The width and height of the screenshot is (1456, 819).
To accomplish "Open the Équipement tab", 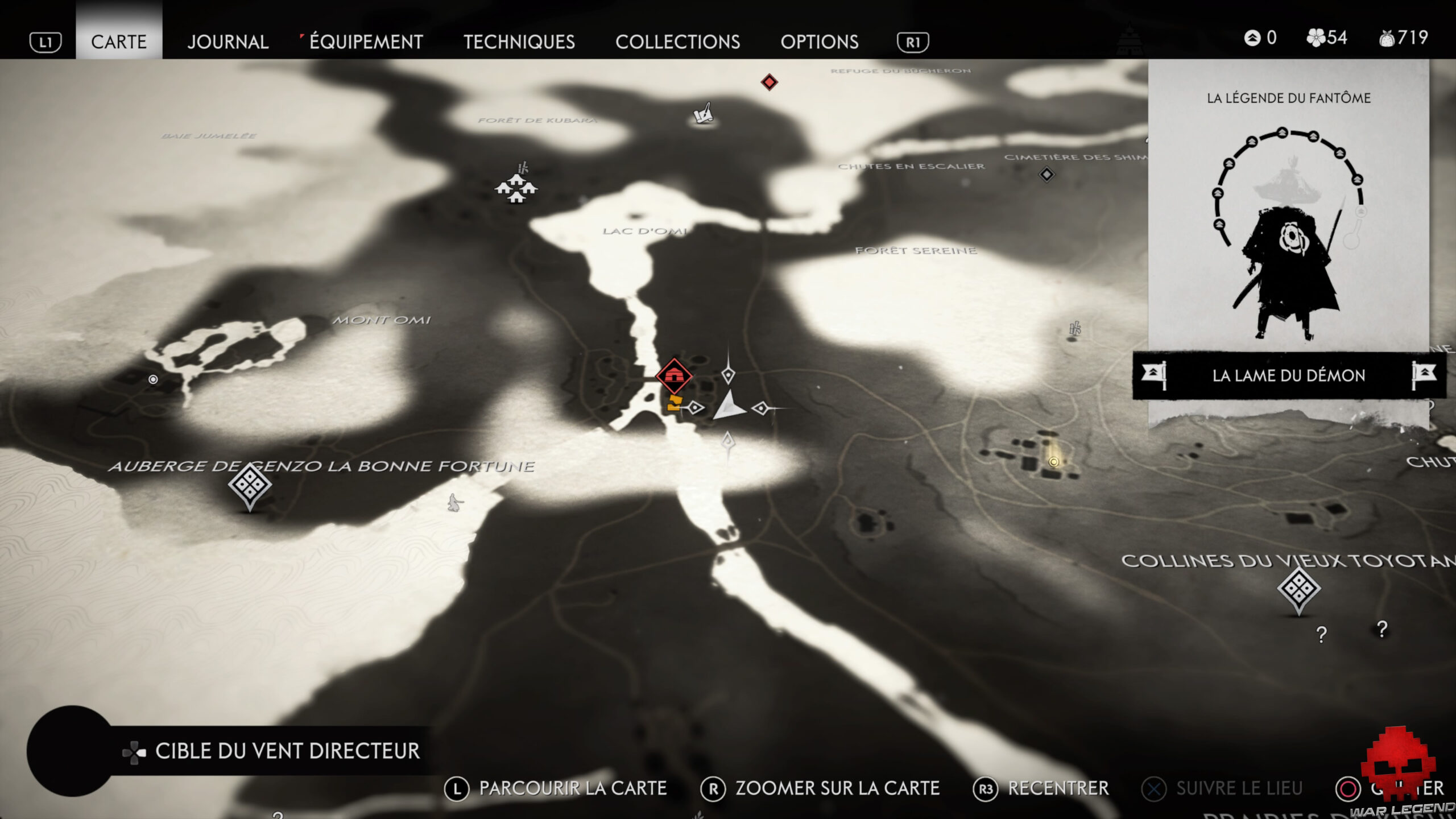I will click(366, 42).
